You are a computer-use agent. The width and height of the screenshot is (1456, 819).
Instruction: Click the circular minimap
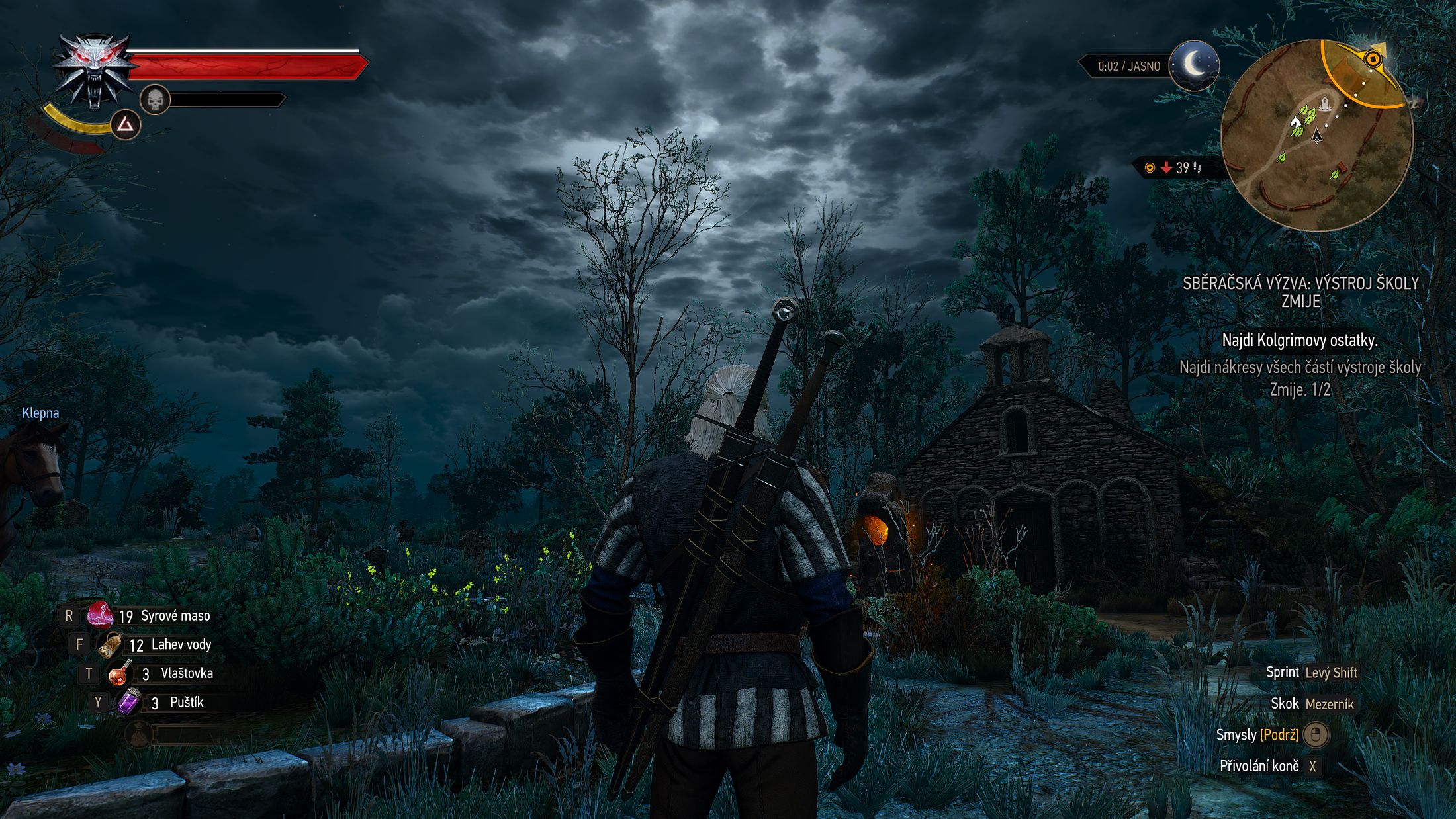[x=1316, y=135]
